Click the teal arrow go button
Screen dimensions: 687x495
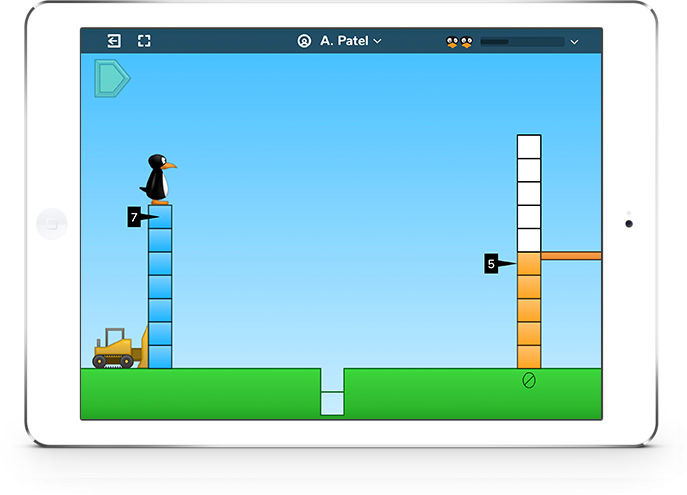pos(111,78)
